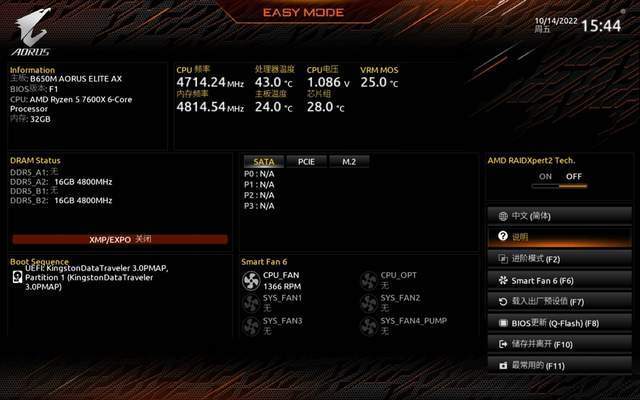Viewport: 640px width, 400px height.
Task: Select 储存并离开 save and exit
Action: [559, 344]
